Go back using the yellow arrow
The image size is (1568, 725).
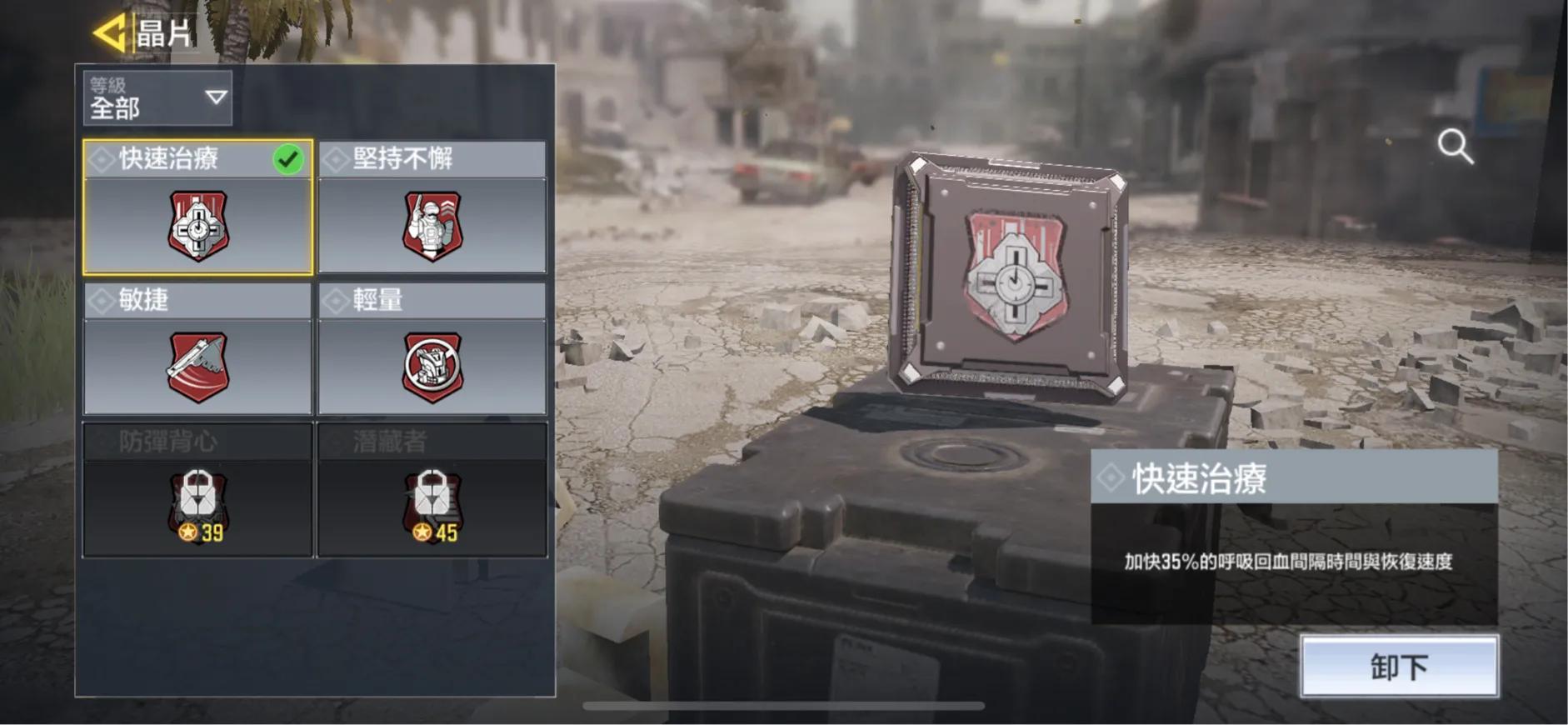(x=109, y=33)
